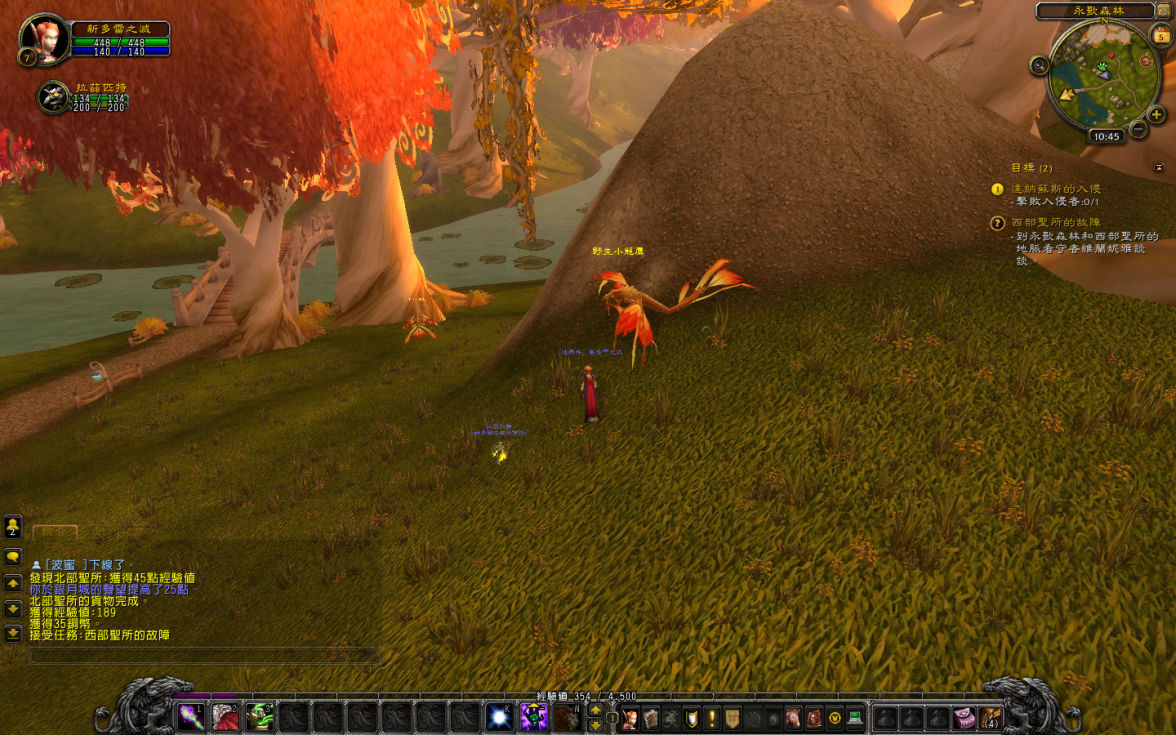Cast the purple bolt spell in slot 1
1176x735 pixels.
pos(191,716)
